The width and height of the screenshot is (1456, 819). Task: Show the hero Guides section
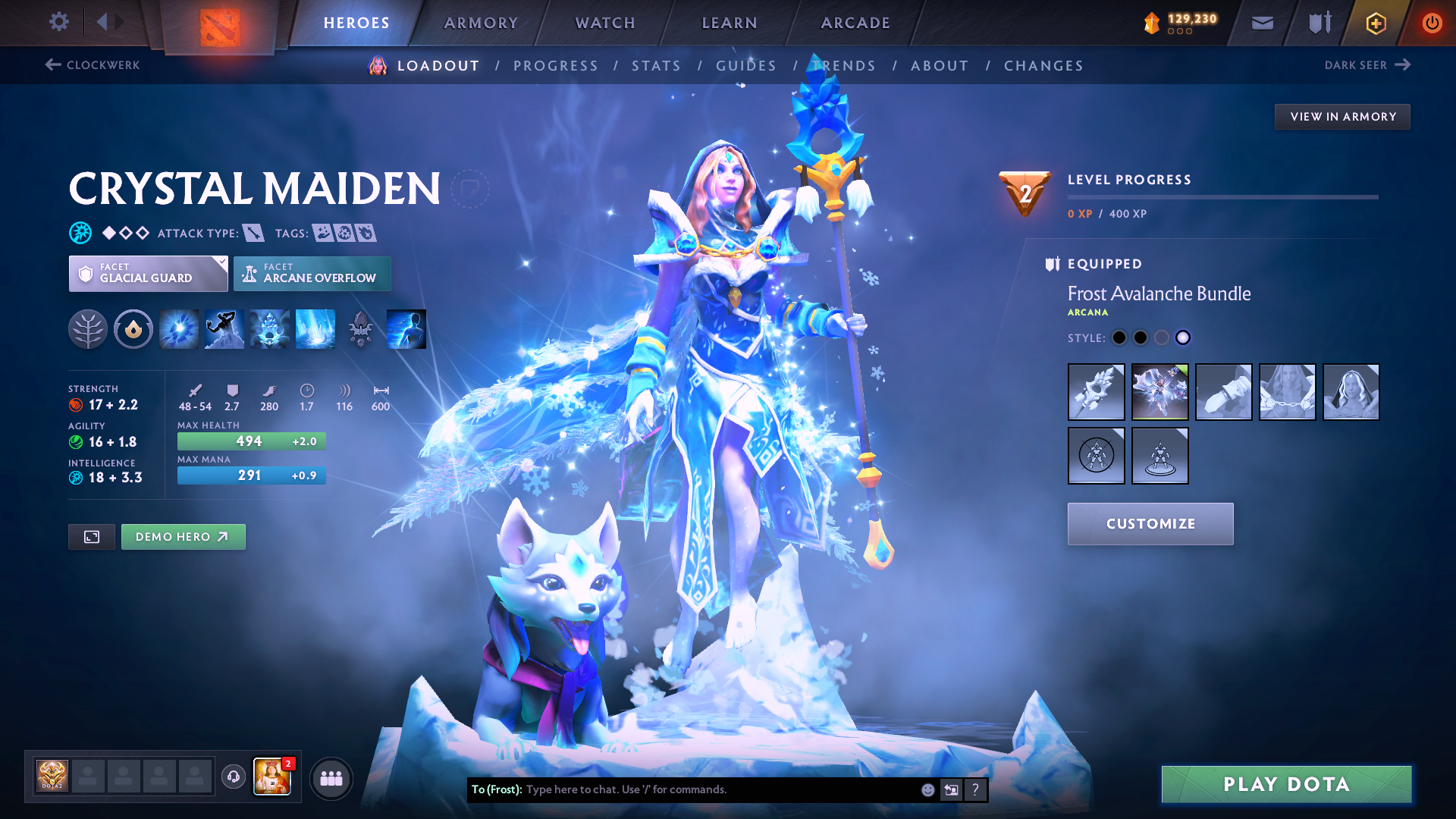click(x=746, y=66)
